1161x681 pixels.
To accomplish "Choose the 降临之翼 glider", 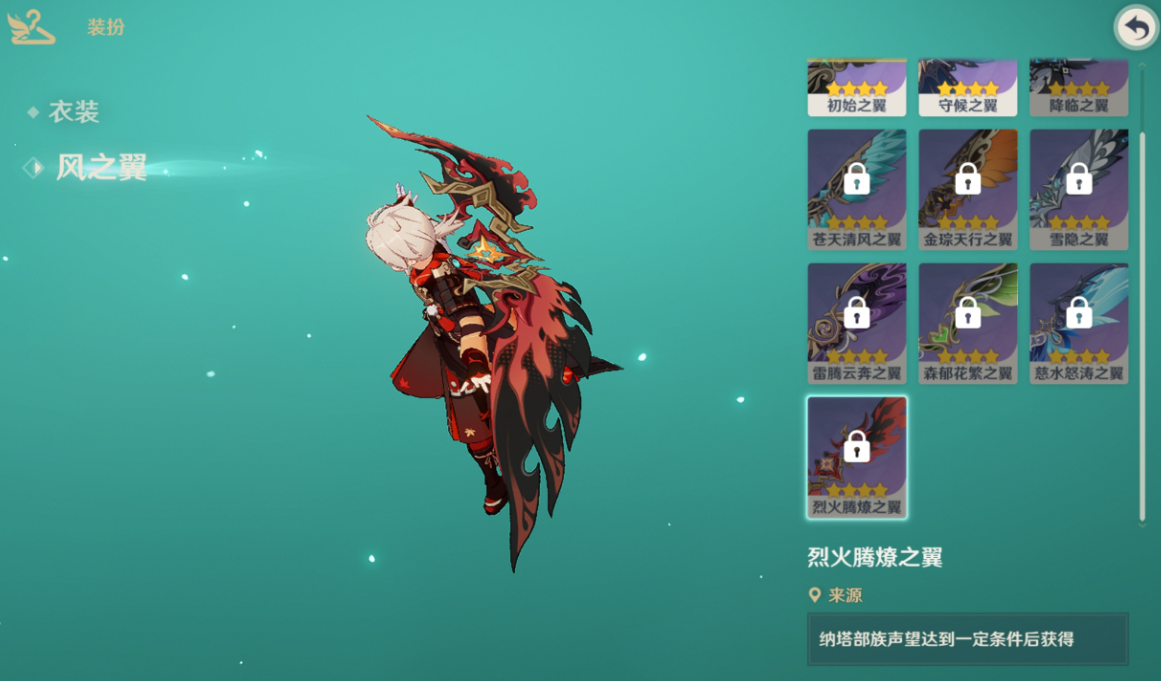I will (x=1079, y=88).
